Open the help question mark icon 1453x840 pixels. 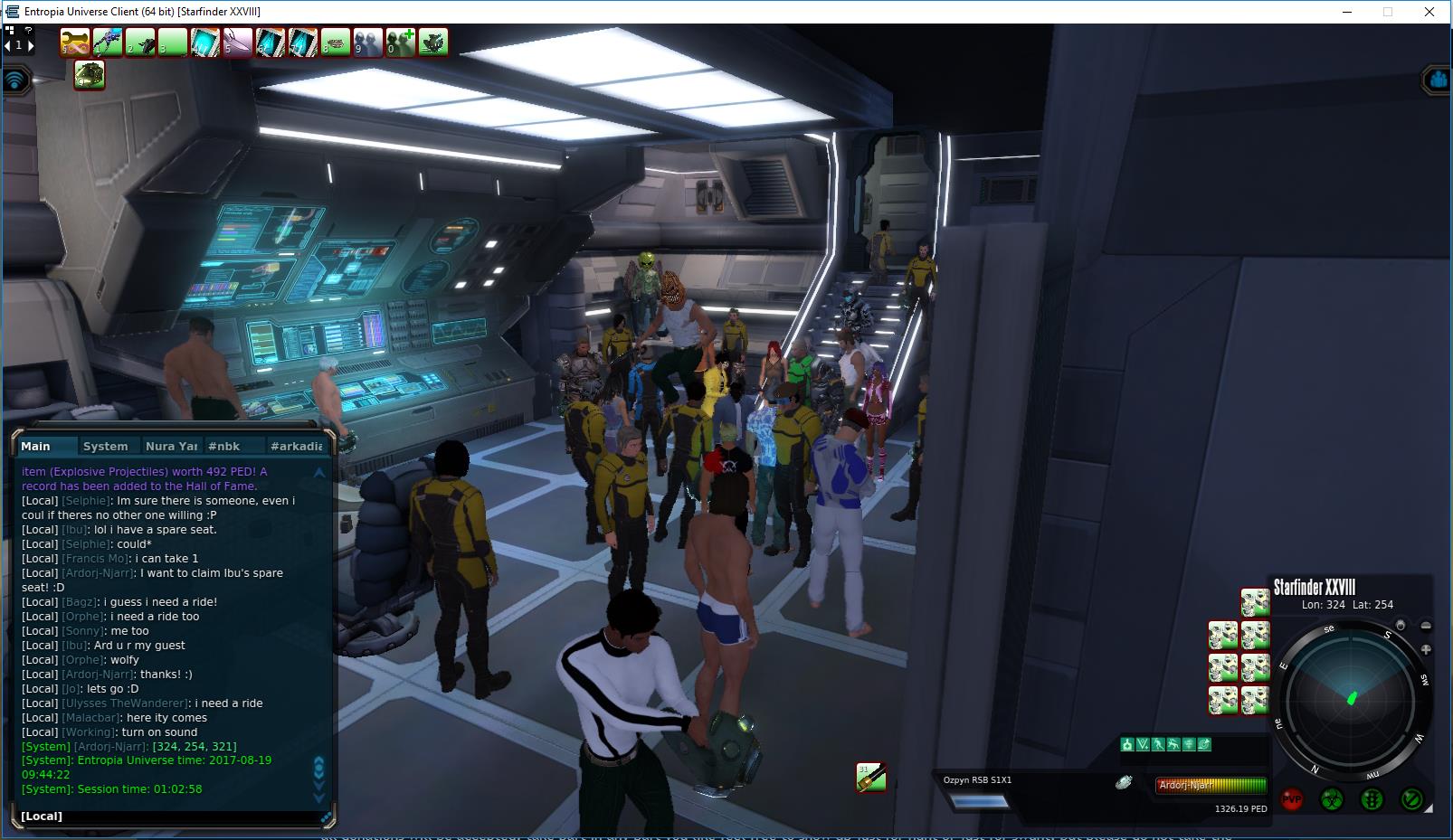tap(29, 31)
